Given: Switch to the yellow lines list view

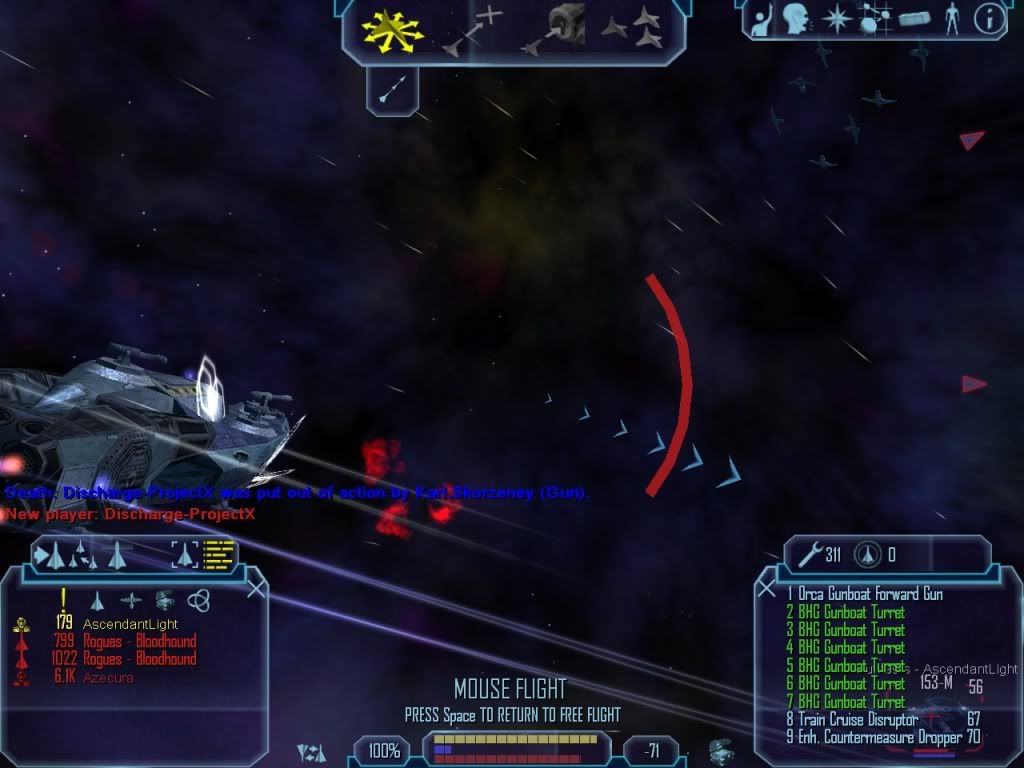Looking at the screenshot, I should [218, 553].
